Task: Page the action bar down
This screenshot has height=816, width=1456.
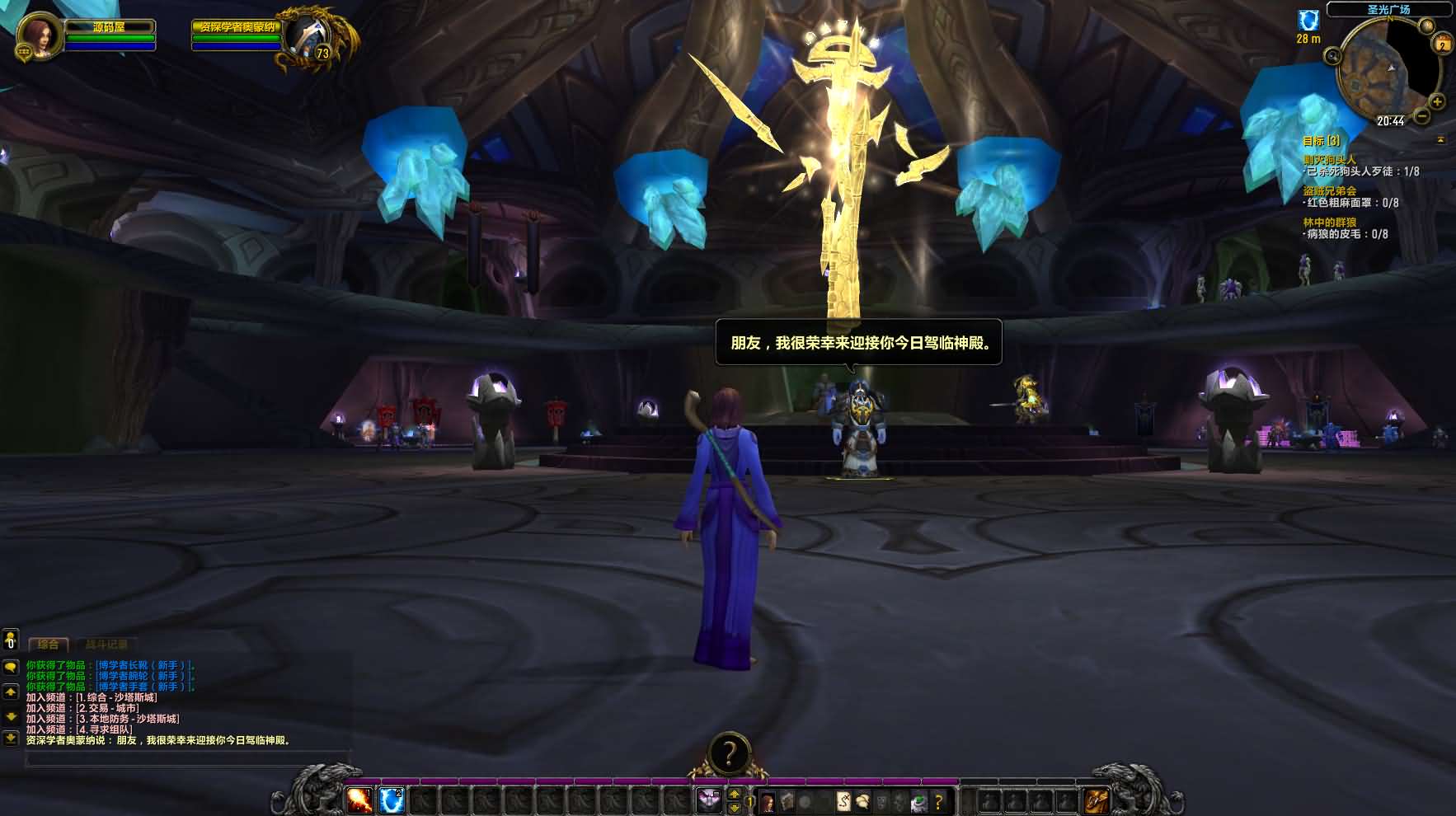Action: 735,808
